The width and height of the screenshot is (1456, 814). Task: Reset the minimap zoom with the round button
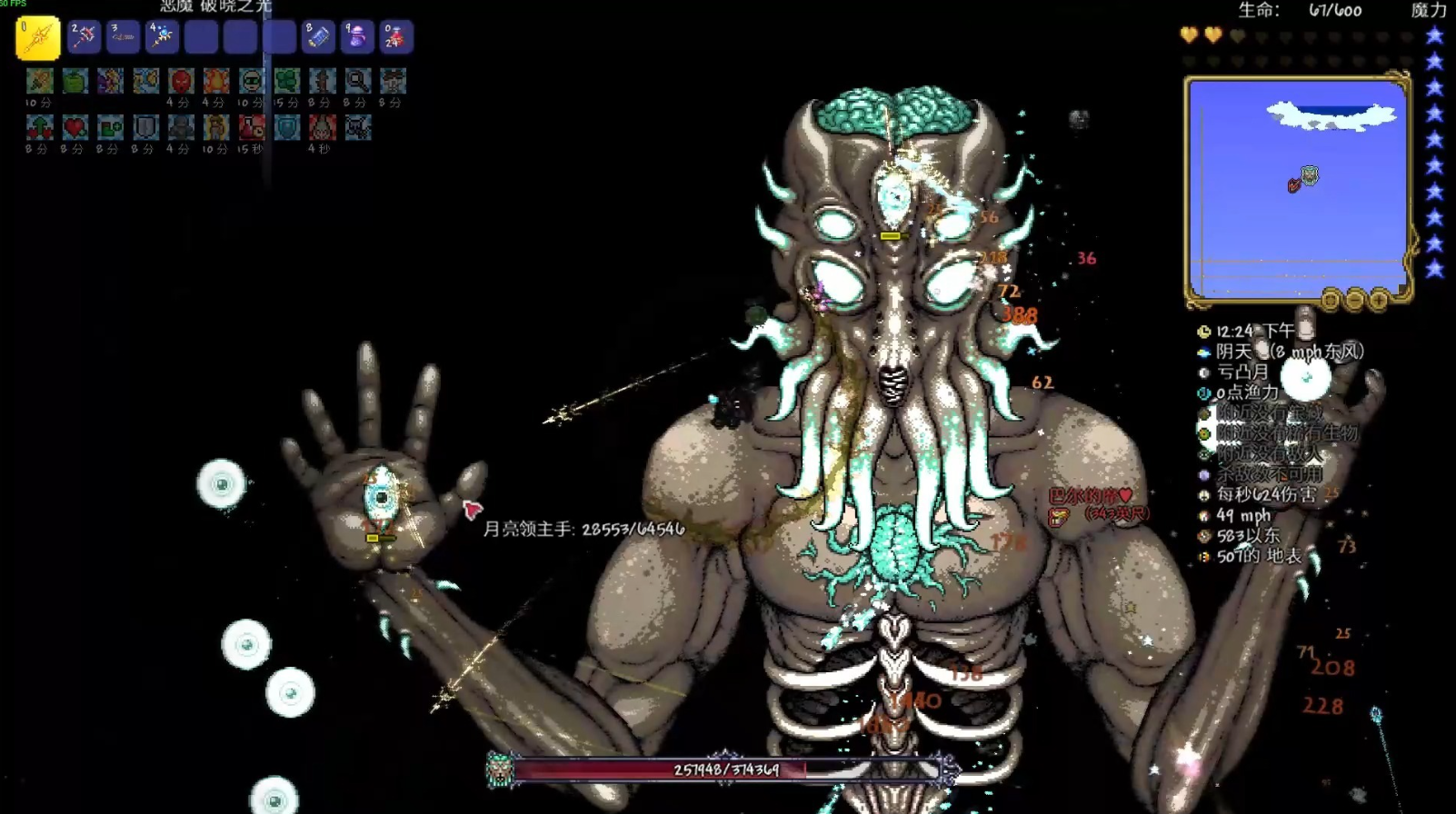click(1331, 300)
